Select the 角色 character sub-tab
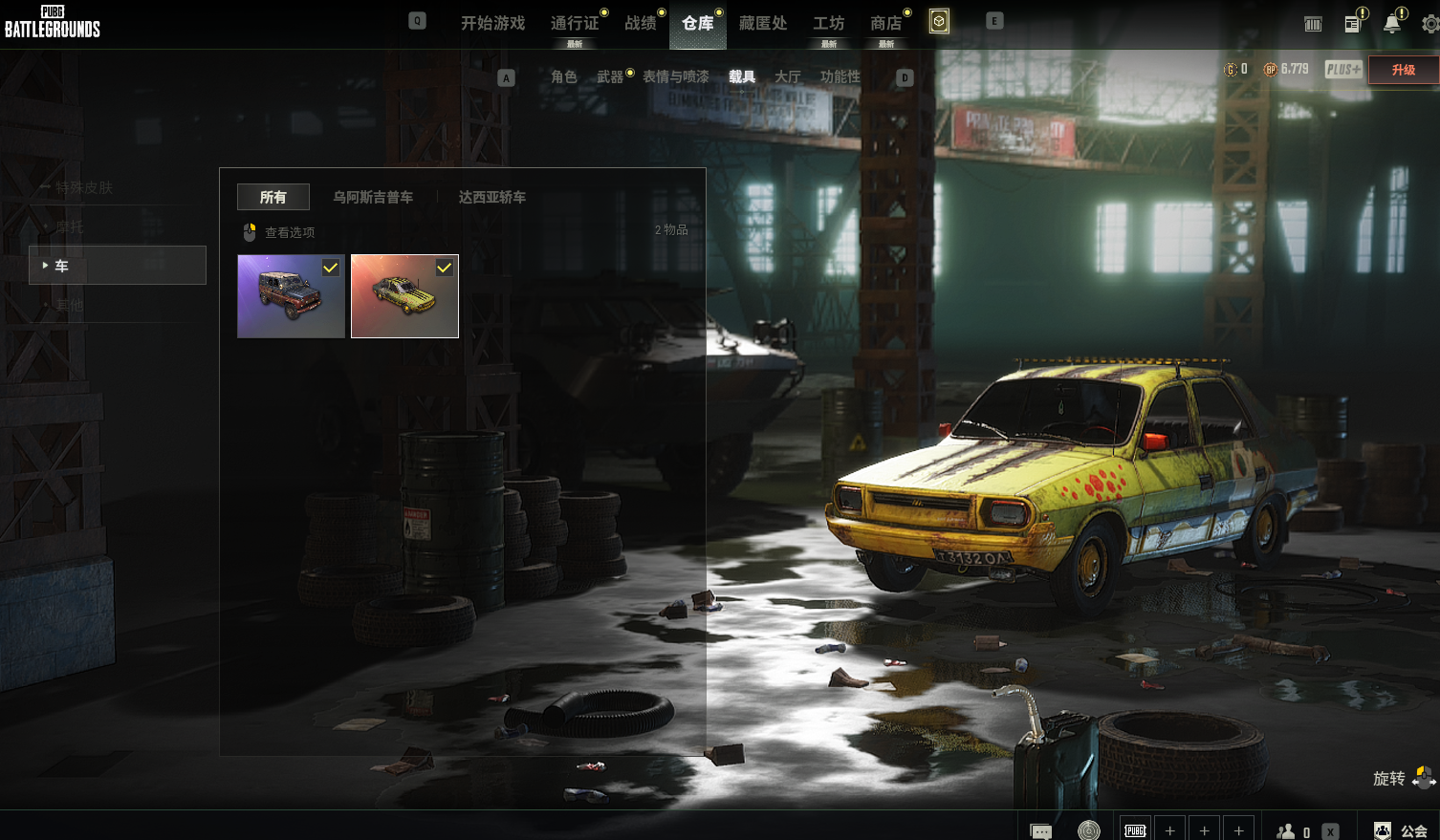1440x840 pixels. [564, 76]
